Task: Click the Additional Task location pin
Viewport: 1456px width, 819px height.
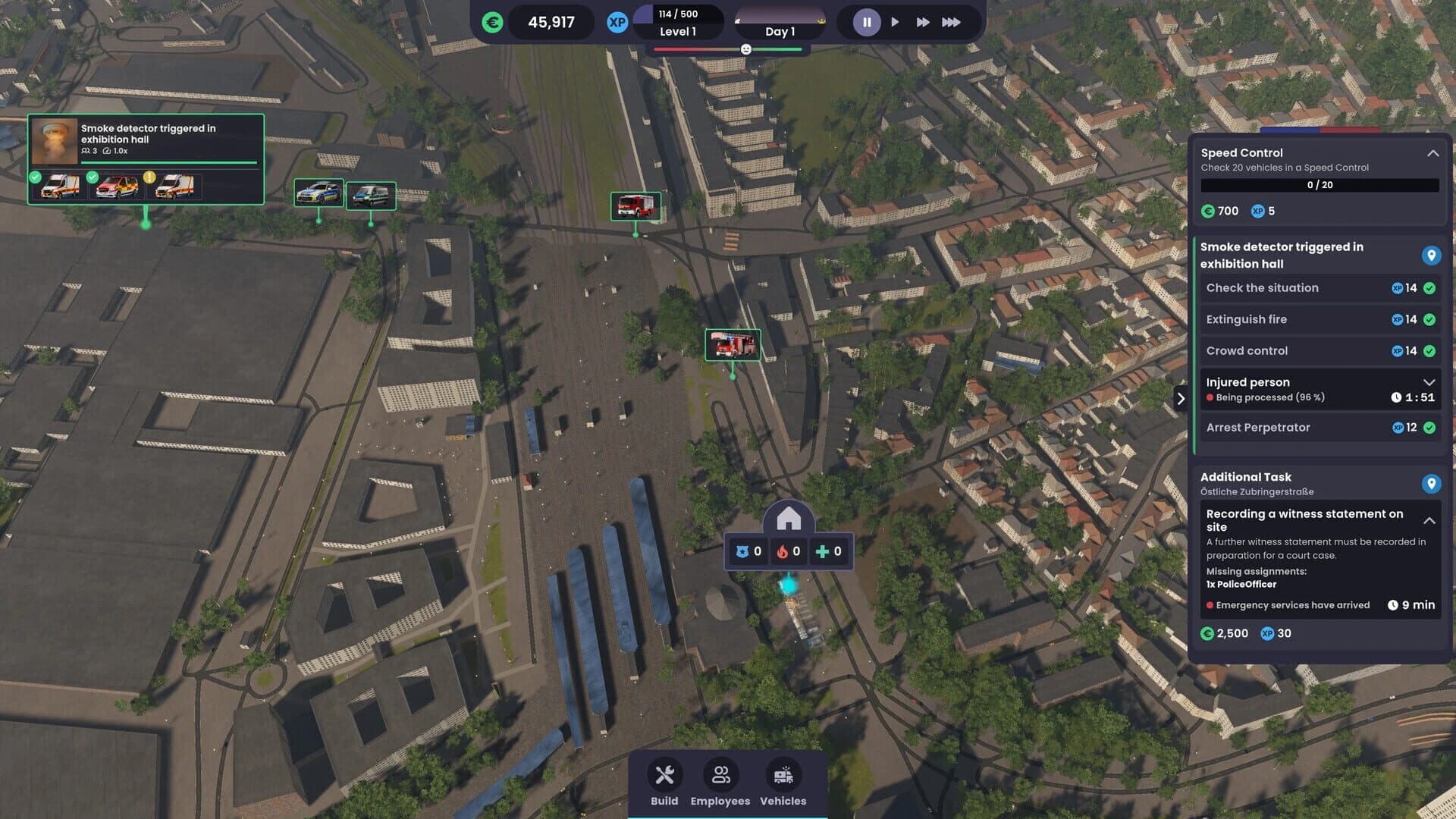Action: (x=1431, y=483)
